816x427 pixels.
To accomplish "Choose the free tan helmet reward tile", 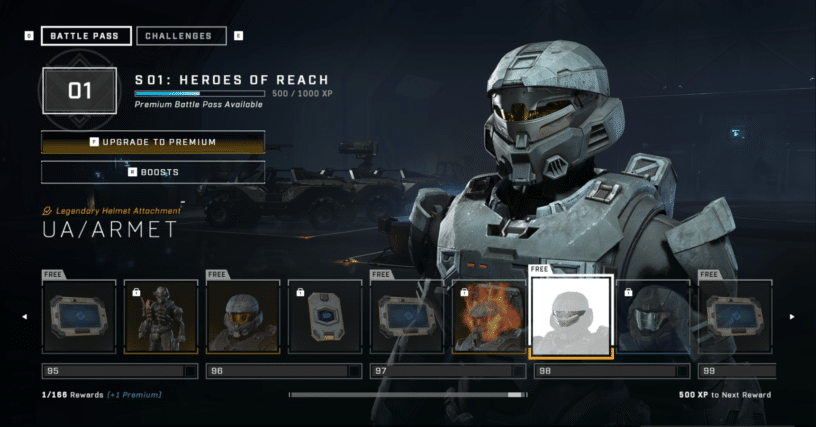I will [243, 316].
